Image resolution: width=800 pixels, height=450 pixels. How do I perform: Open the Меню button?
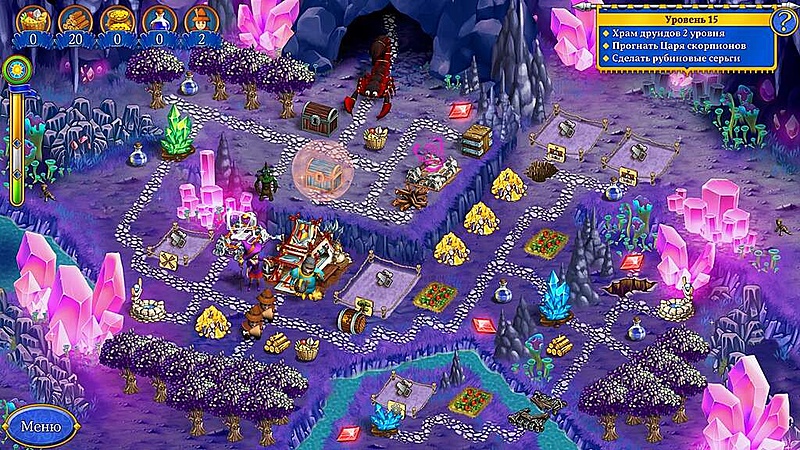tap(41, 425)
